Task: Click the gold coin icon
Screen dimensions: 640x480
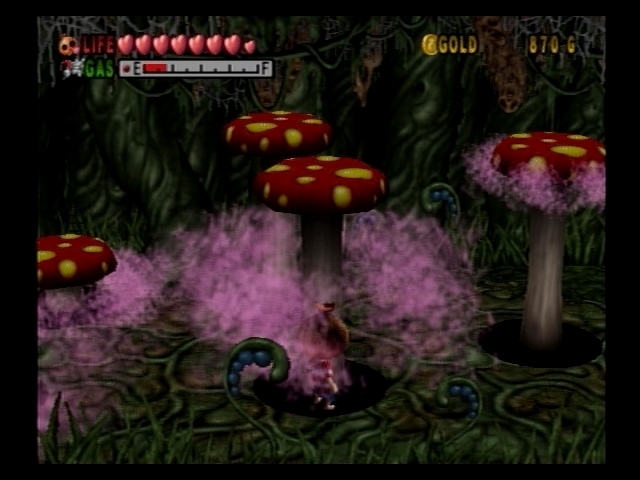Action: [430, 44]
